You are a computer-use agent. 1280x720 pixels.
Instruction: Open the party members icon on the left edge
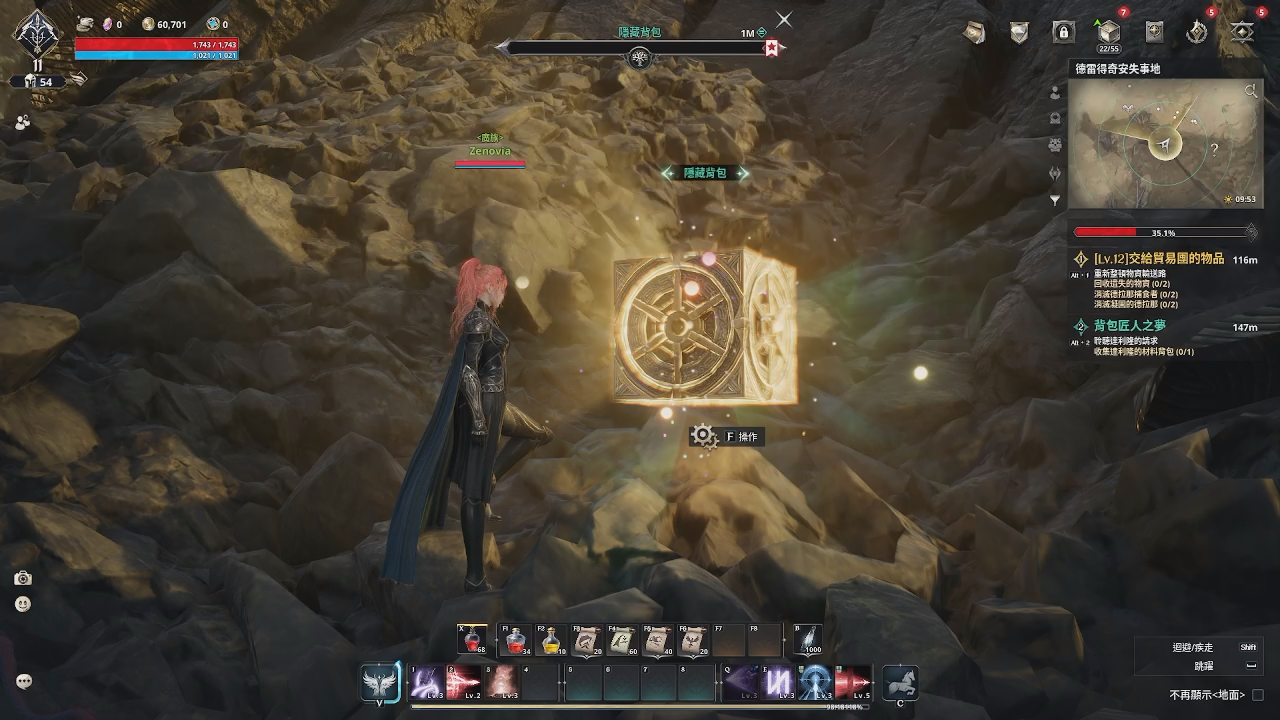(23, 121)
